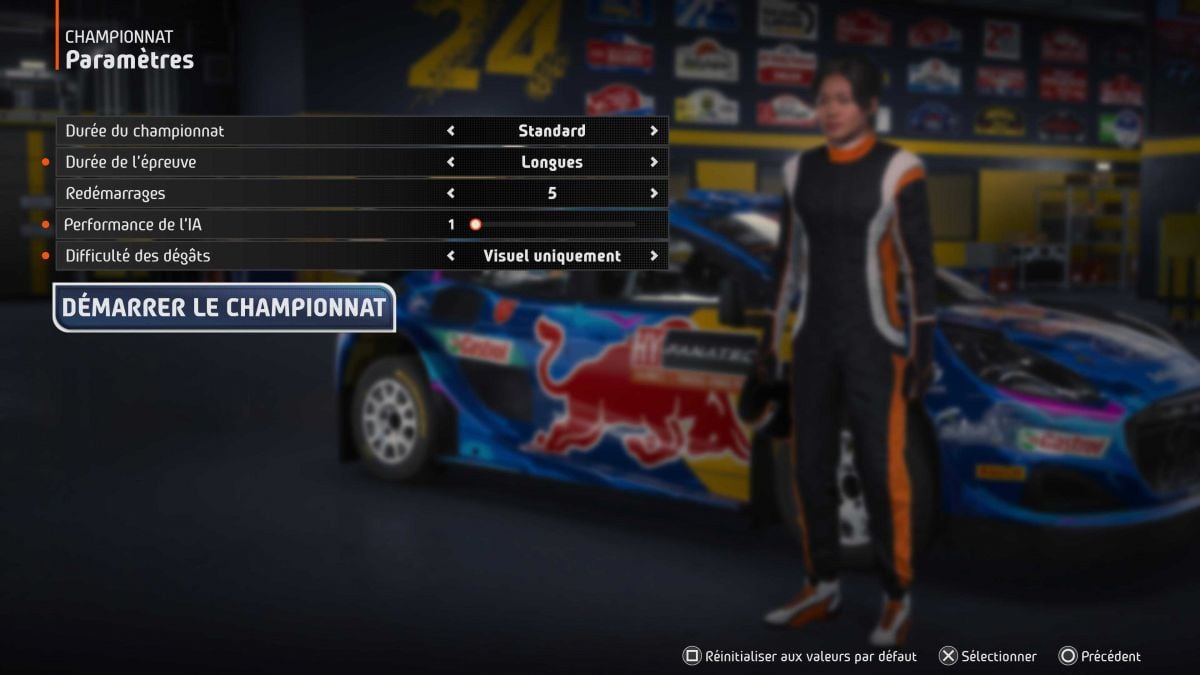Screen dimensions: 1200x675
Task: Increase Durée de l'épreuve with right arrow
Action: 654,162
